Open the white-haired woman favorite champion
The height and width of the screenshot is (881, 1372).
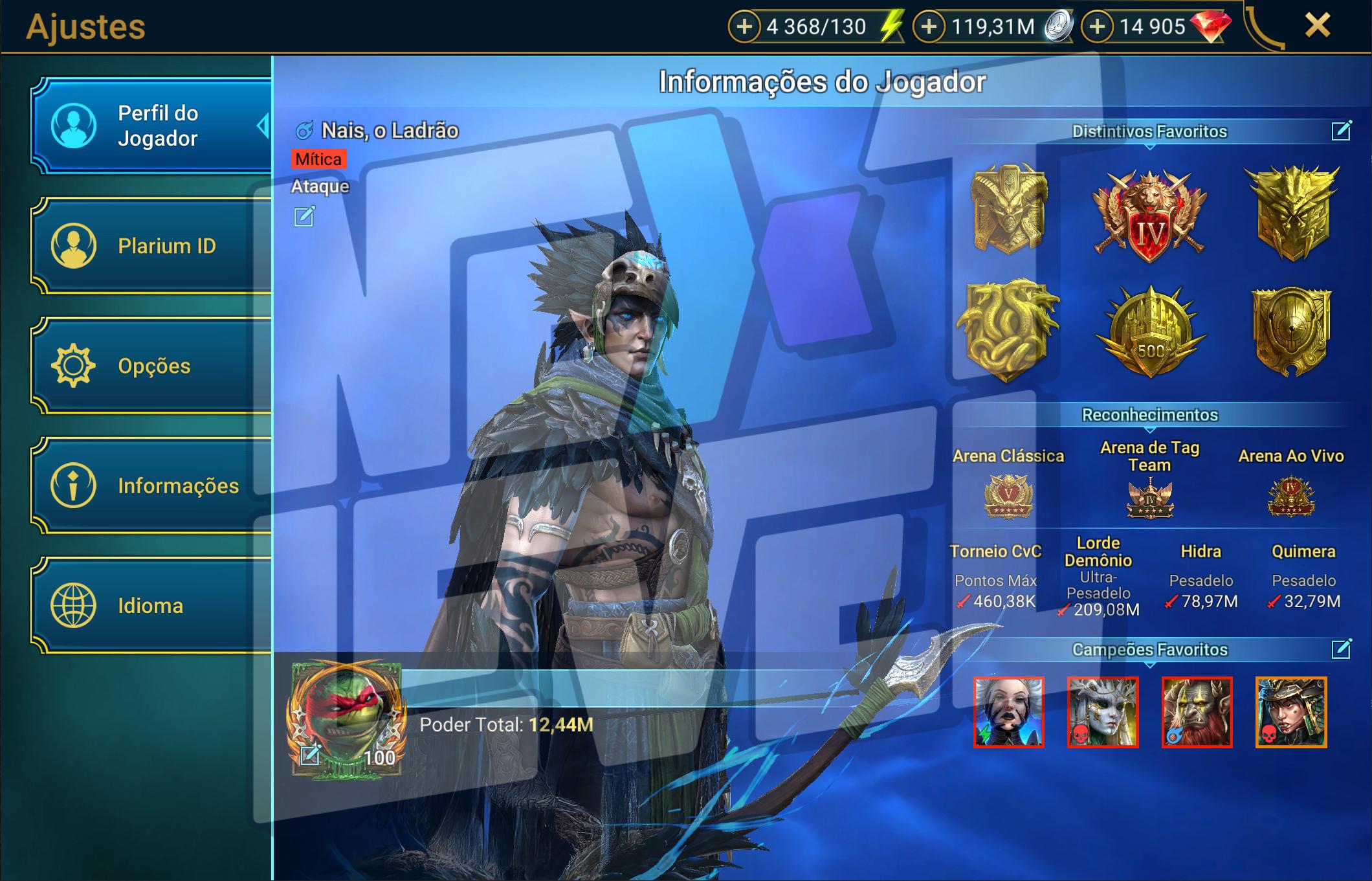[x=1008, y=712]
